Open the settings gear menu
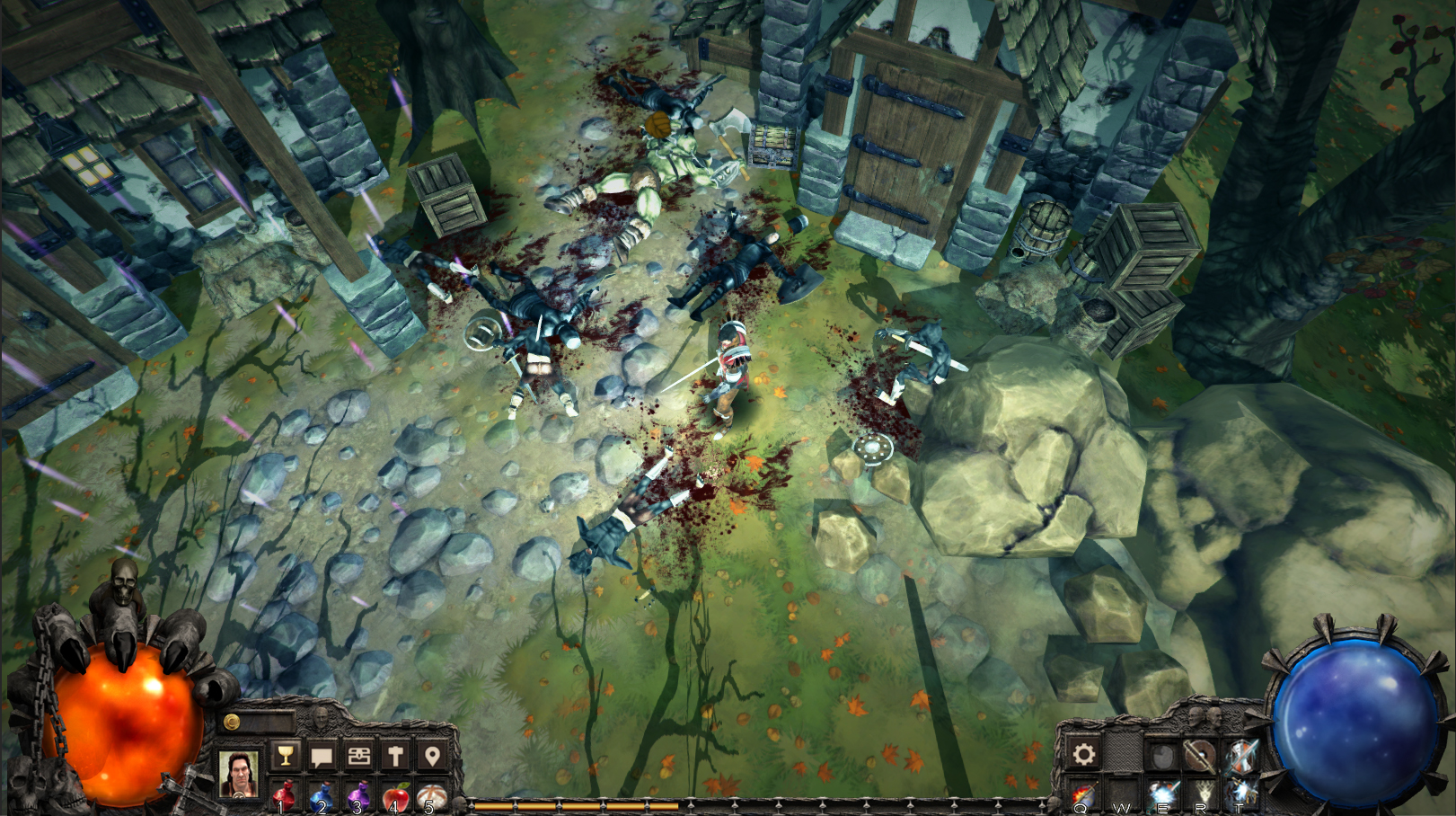 (1083, 753)
